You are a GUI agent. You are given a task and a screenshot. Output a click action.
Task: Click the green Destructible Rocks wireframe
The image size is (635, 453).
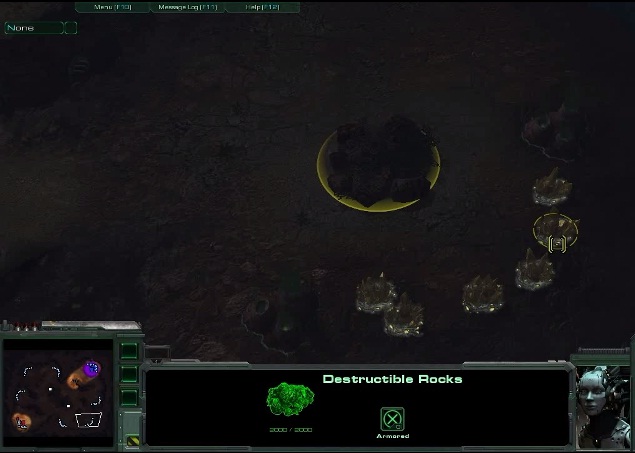[x=289, y=402]
